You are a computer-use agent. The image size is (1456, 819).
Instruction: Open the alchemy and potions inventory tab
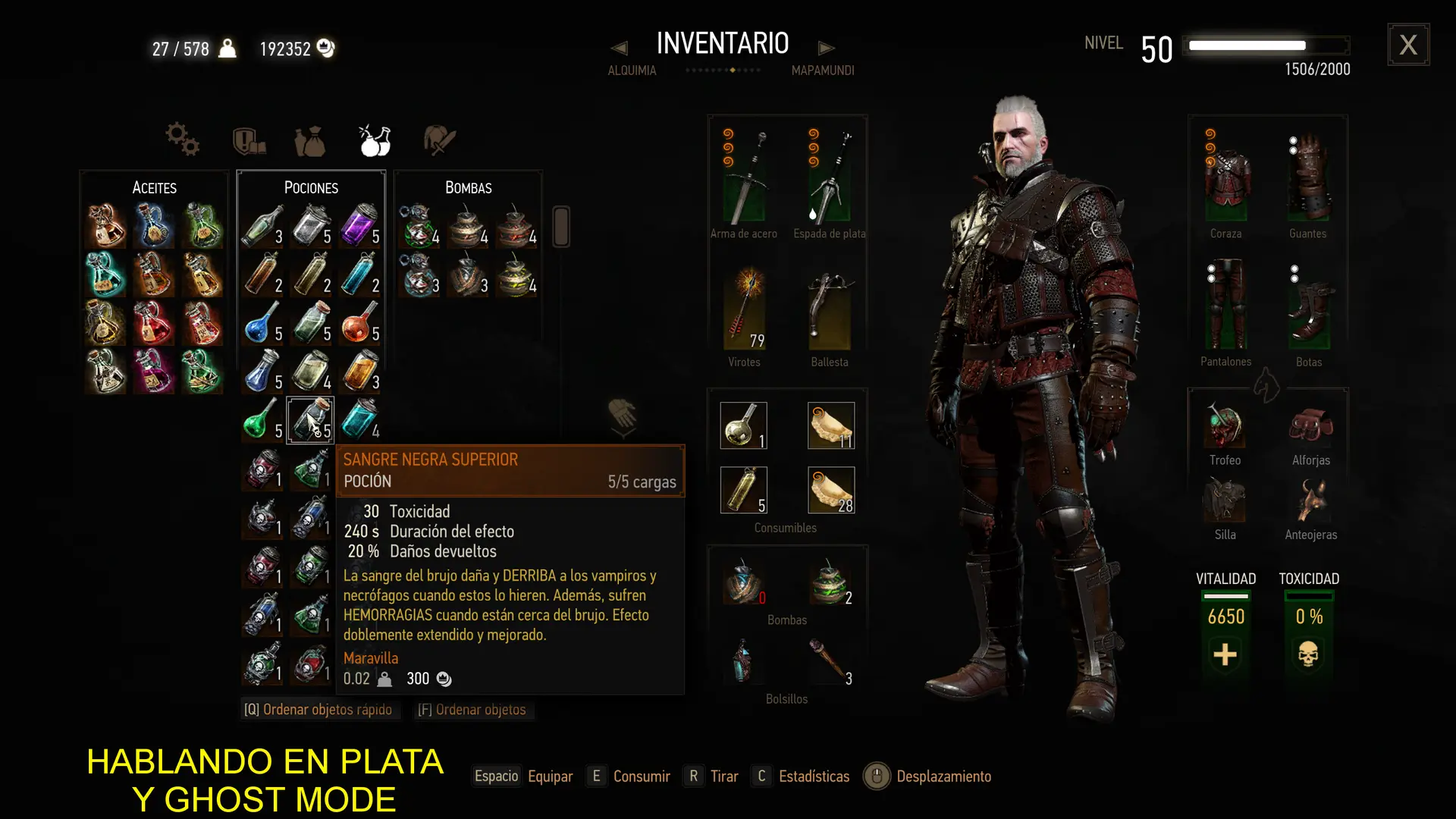pyautogui.click(x=374, y=140)
